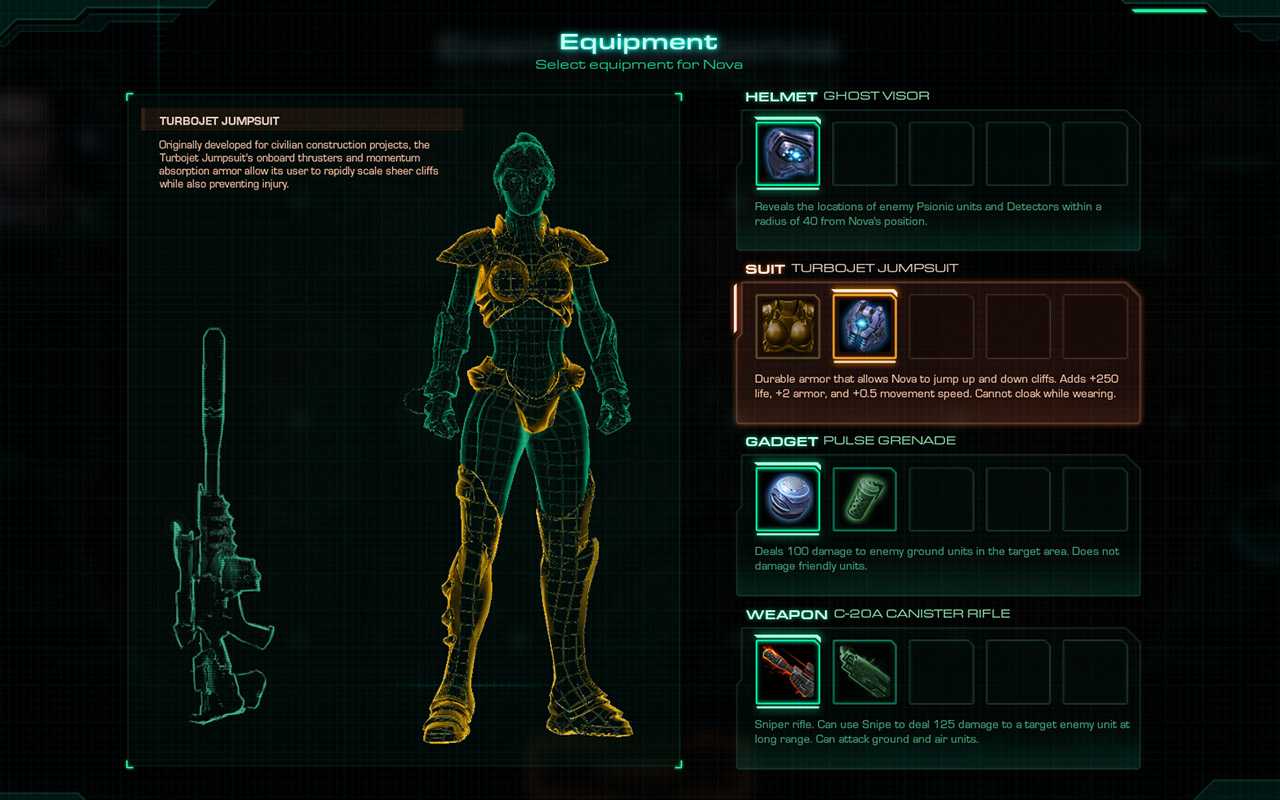Select the green stim canister gadget icon
1280x800 pixels.
[x=863, y=497]
